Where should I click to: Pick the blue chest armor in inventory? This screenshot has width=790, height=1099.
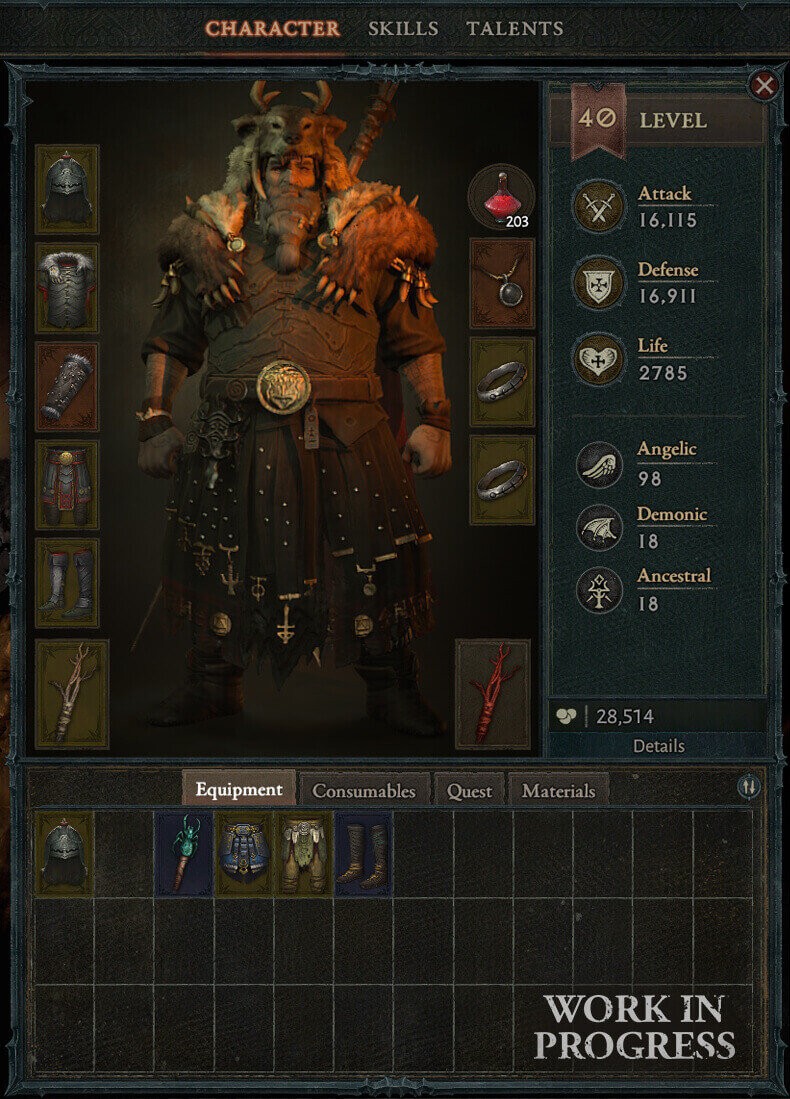pos(244,853)
